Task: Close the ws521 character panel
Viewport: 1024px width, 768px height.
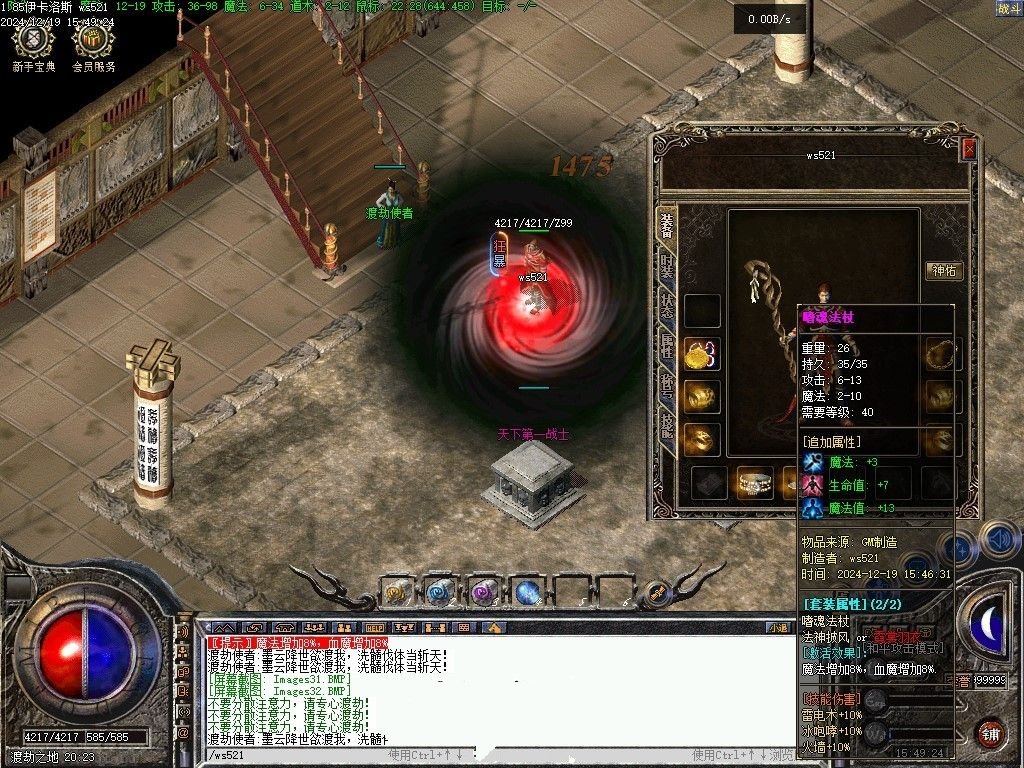Action: pyautogui.click(x=968, y=149)
